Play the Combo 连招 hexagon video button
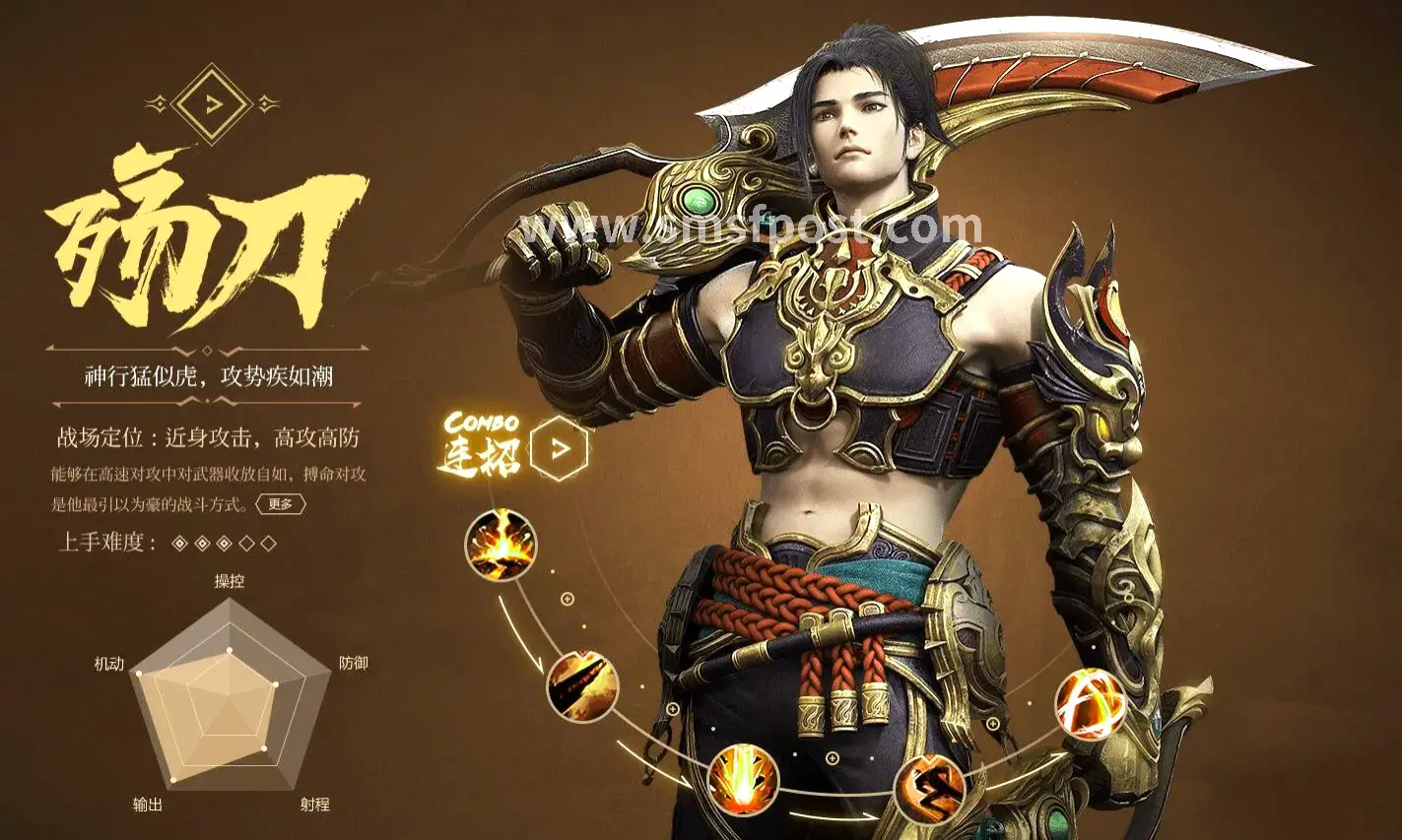The width and height of the screenshot is (1402, 840). [559, 449]
